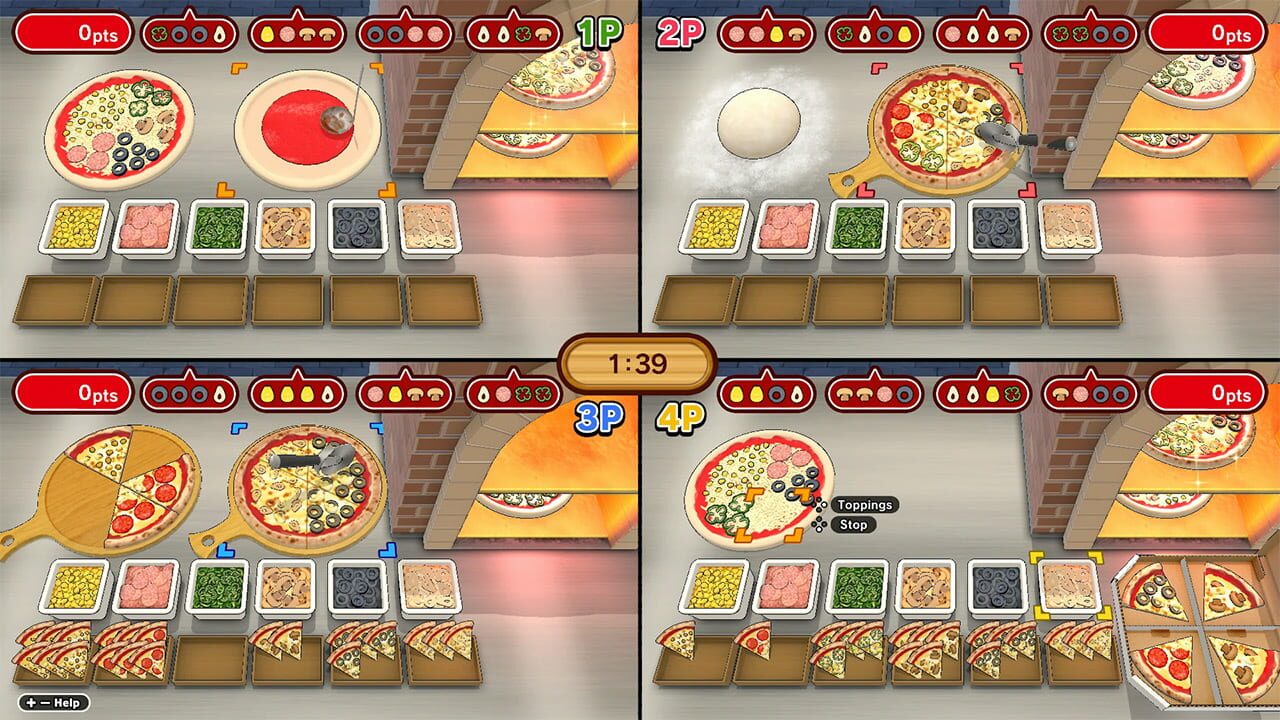The width and height of the screenshot is (1280, 720).
Task: Click the pepper icon on player 2's order ticket
Action: 844,33
